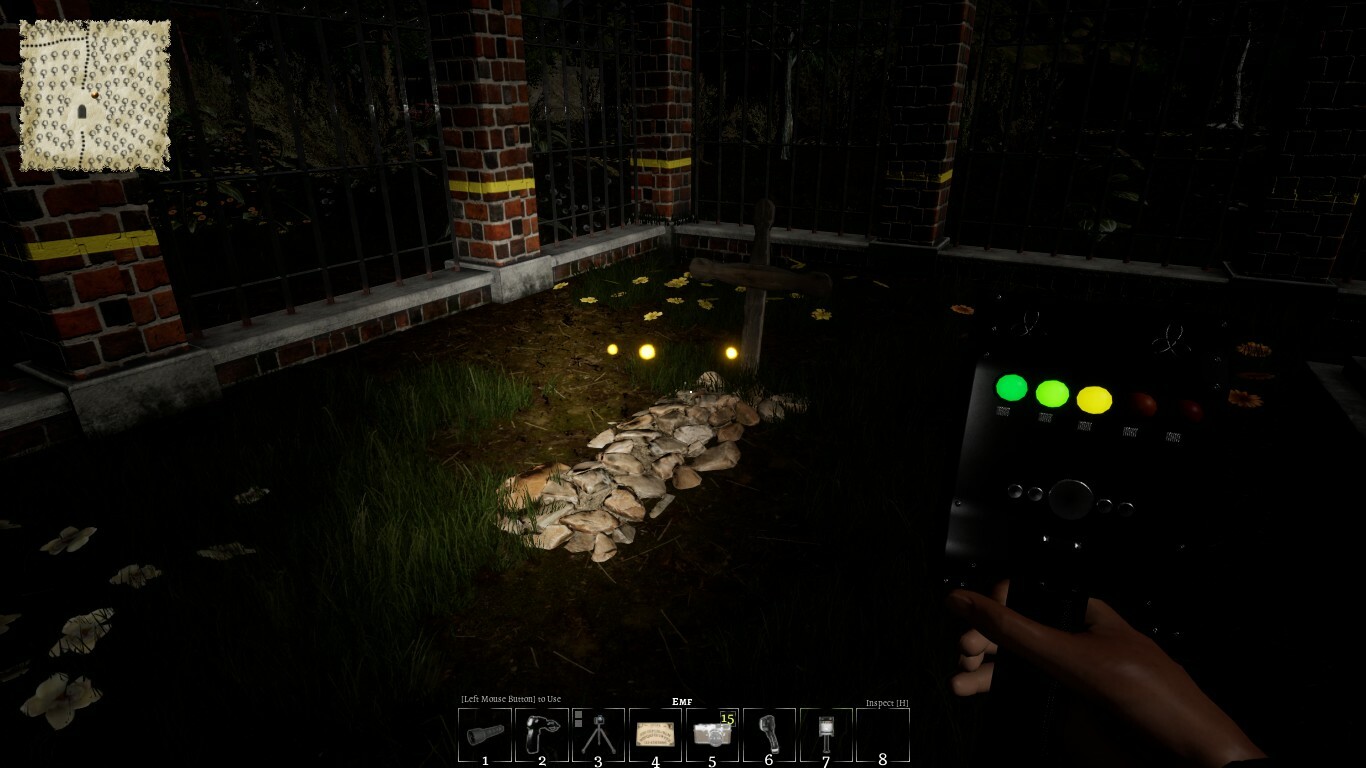Image resolution: width=1366 pixels, height=768 pixels.
Task: Equip the thermometer gun from slot 6
Action: (767, 733)
